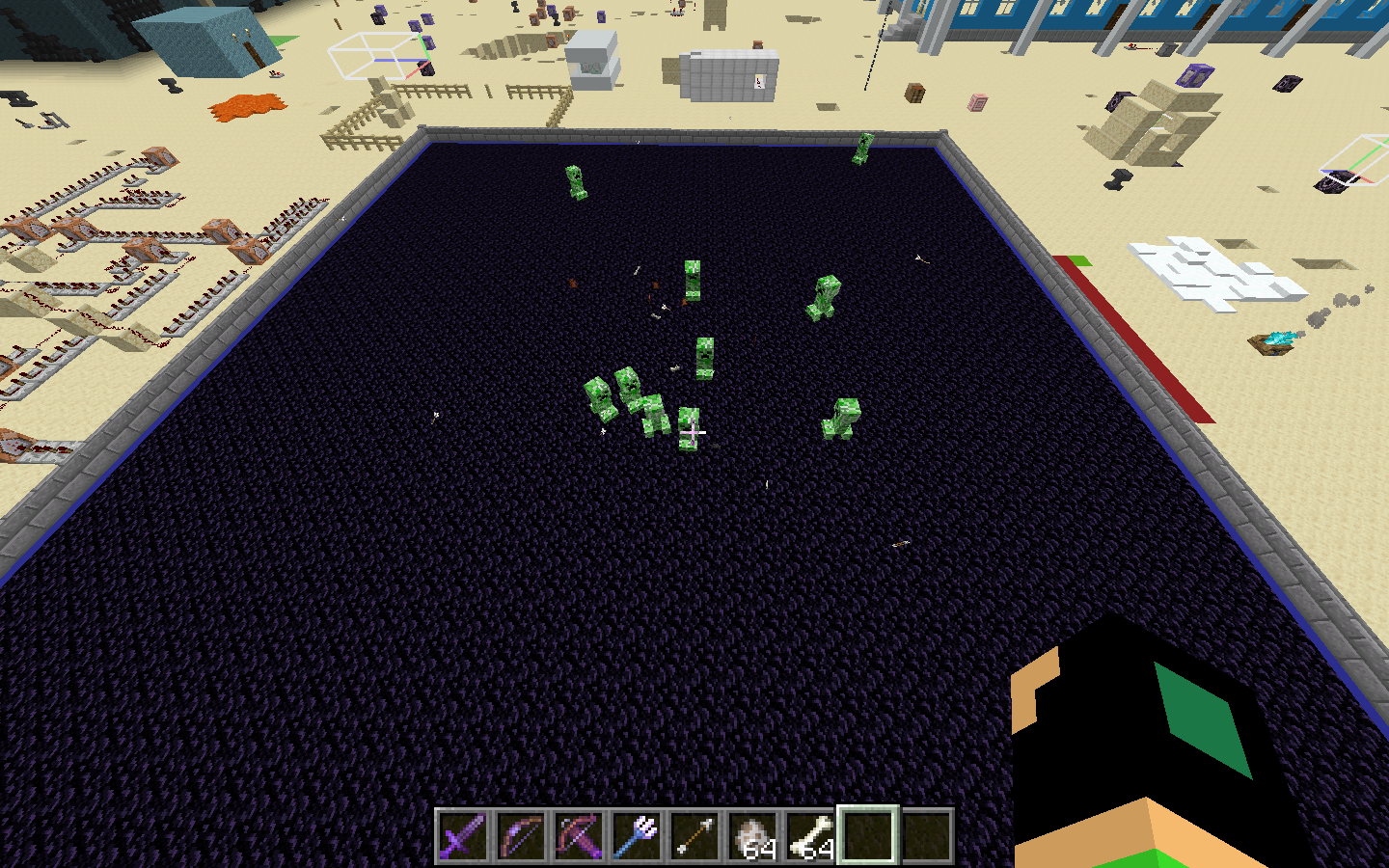Switch to the trident hotbar slot
Screen dimensions: 1389x868
coord(637,835)
